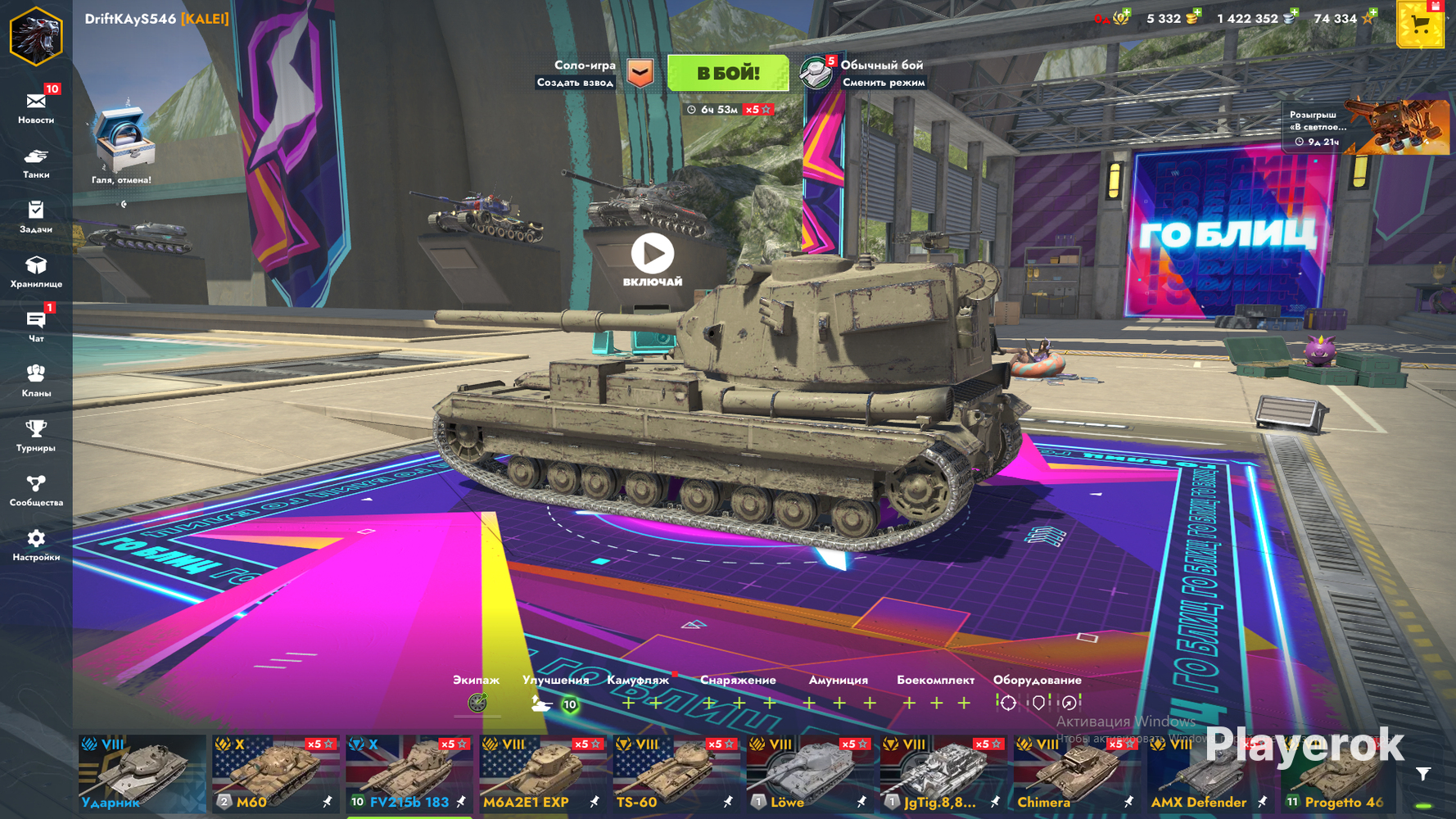
Task: Open the shop cart icon
Action: (1420, 26)
